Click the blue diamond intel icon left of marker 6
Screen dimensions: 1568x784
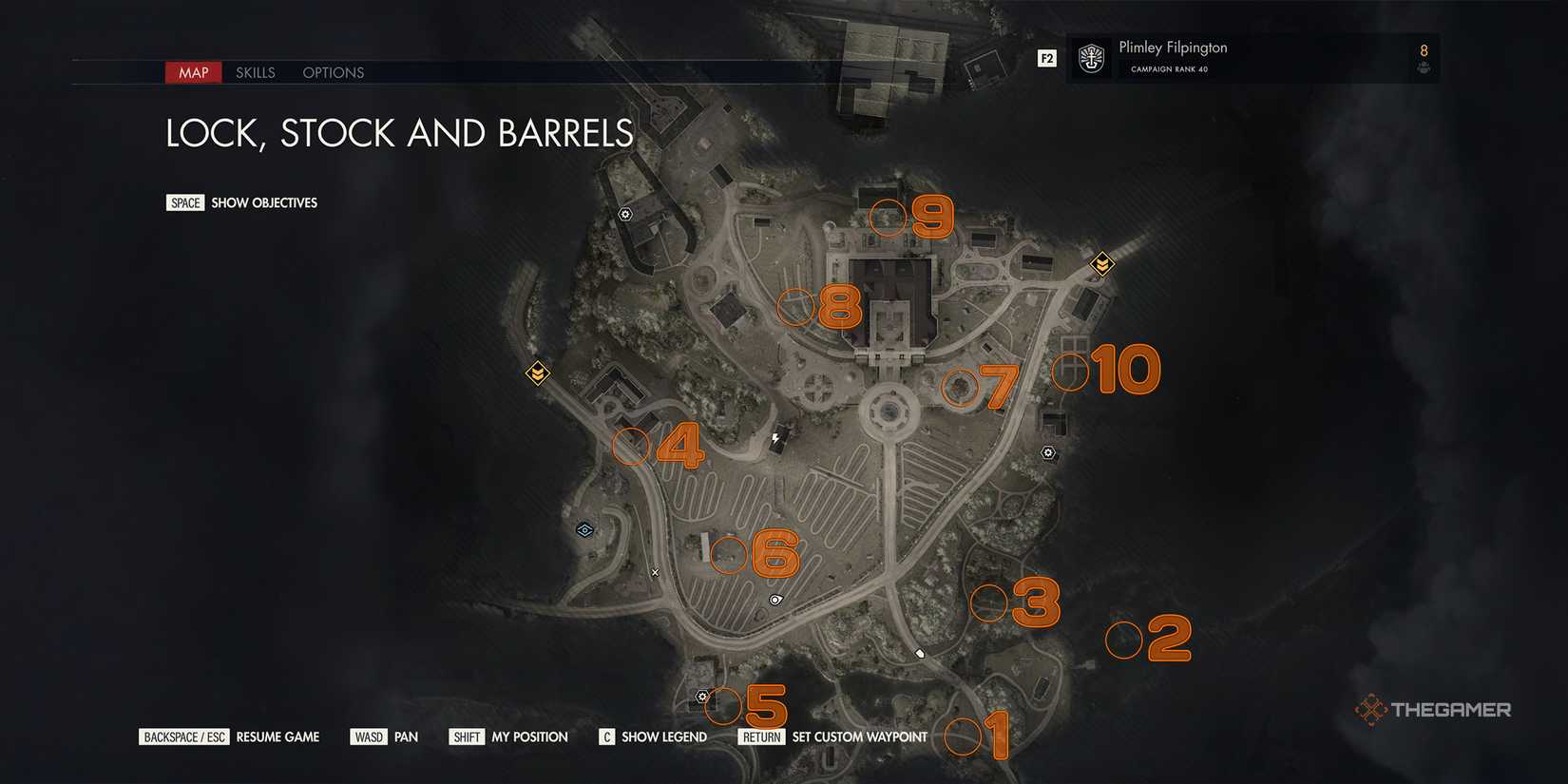pyautogui.click(x=584, y=529)
